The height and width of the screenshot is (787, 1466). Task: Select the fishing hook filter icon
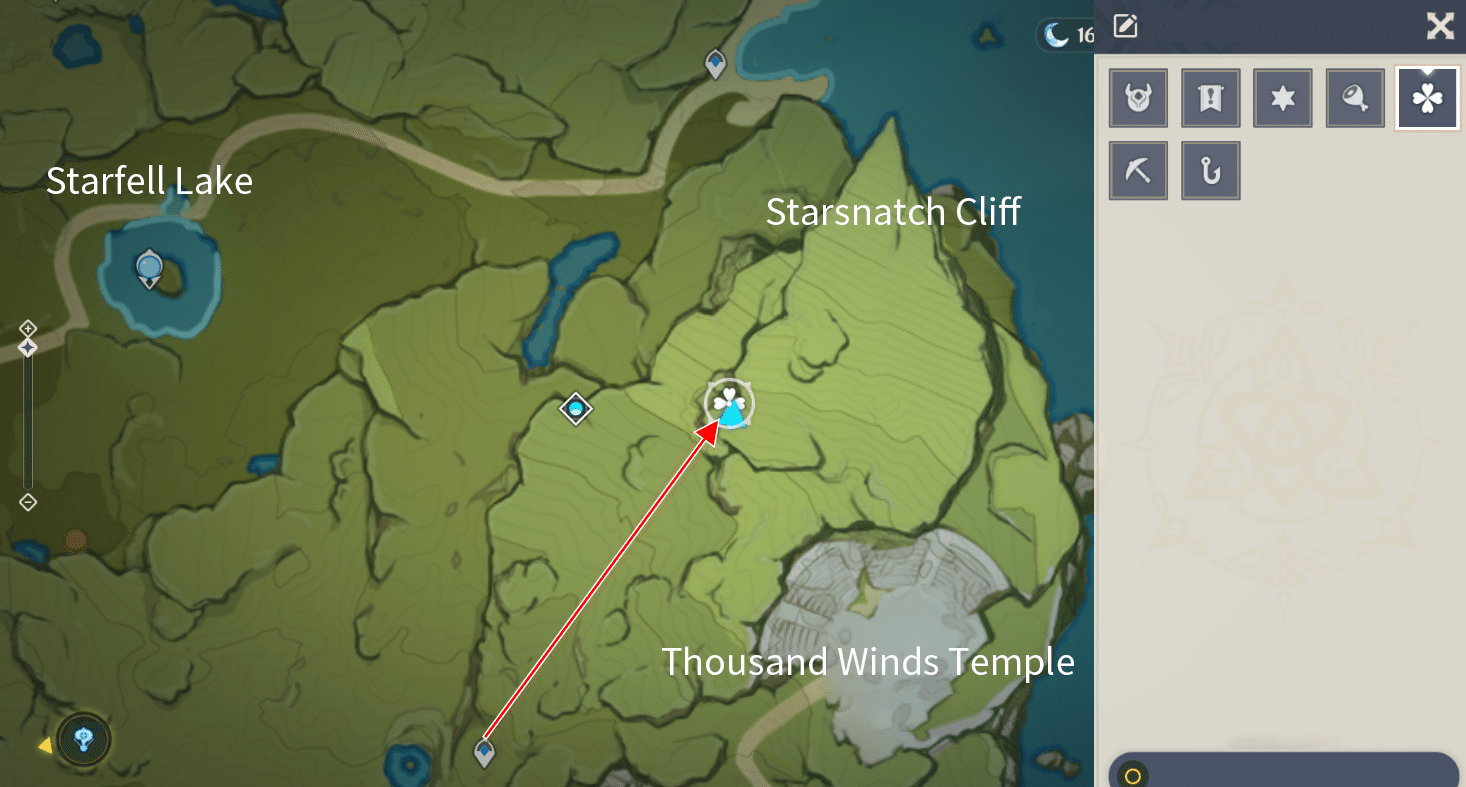pos(1210,170)
